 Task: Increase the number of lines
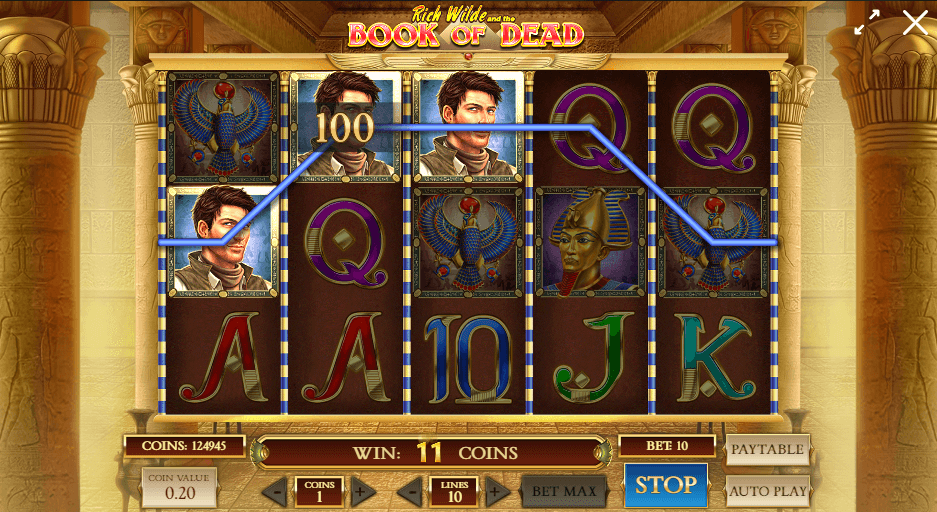[496, 491]
